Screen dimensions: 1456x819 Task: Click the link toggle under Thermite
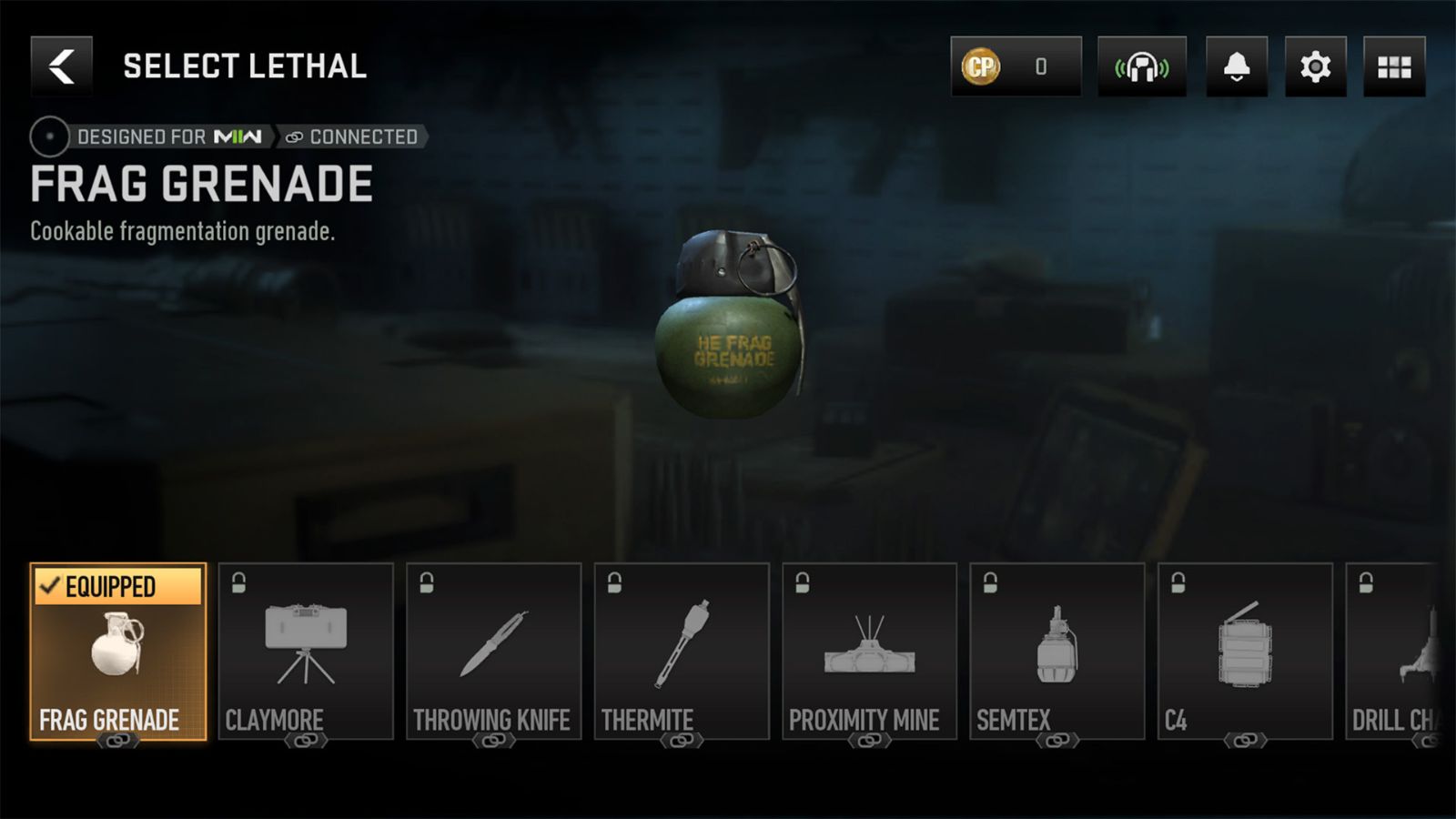pyautogui.click(x=682, y=741)
